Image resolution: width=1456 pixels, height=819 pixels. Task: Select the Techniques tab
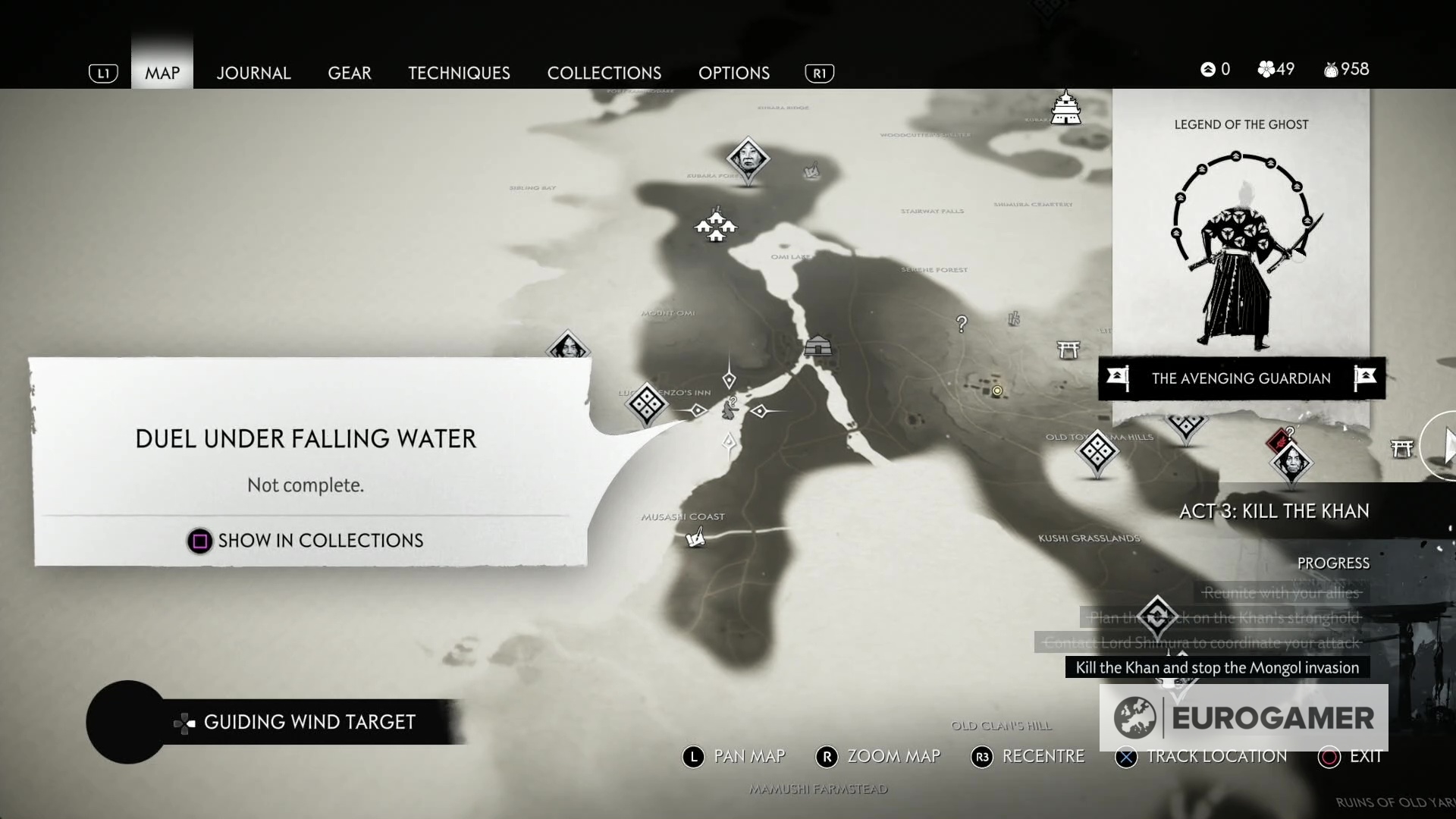459,73
